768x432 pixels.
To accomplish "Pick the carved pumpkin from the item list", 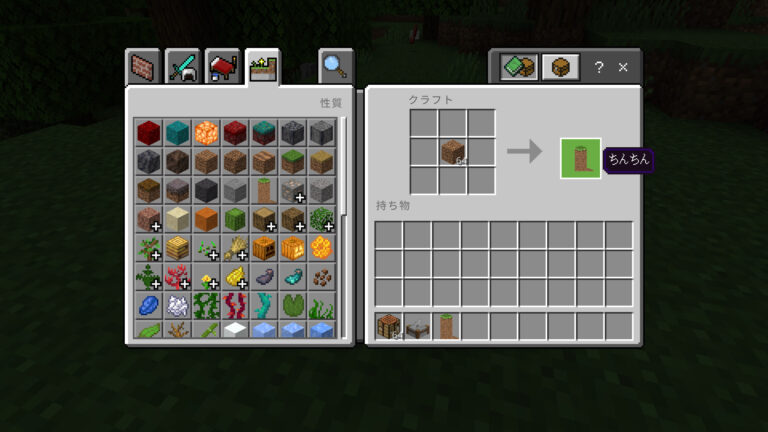I will pos(264,248).
